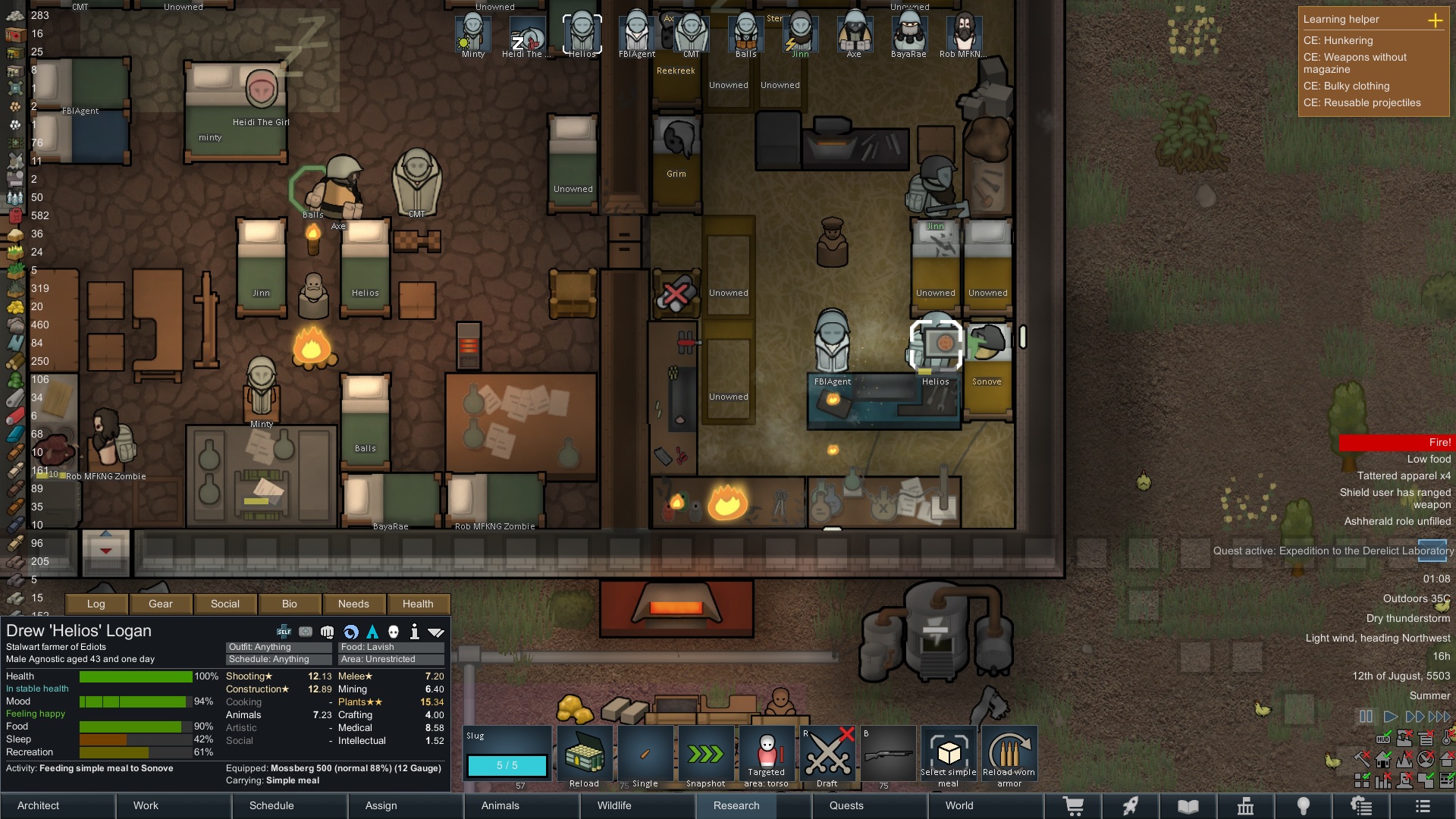Screen dimensions: 1456x819
Task: Select the Snapshot aim mode
Action: pos(706,755)
